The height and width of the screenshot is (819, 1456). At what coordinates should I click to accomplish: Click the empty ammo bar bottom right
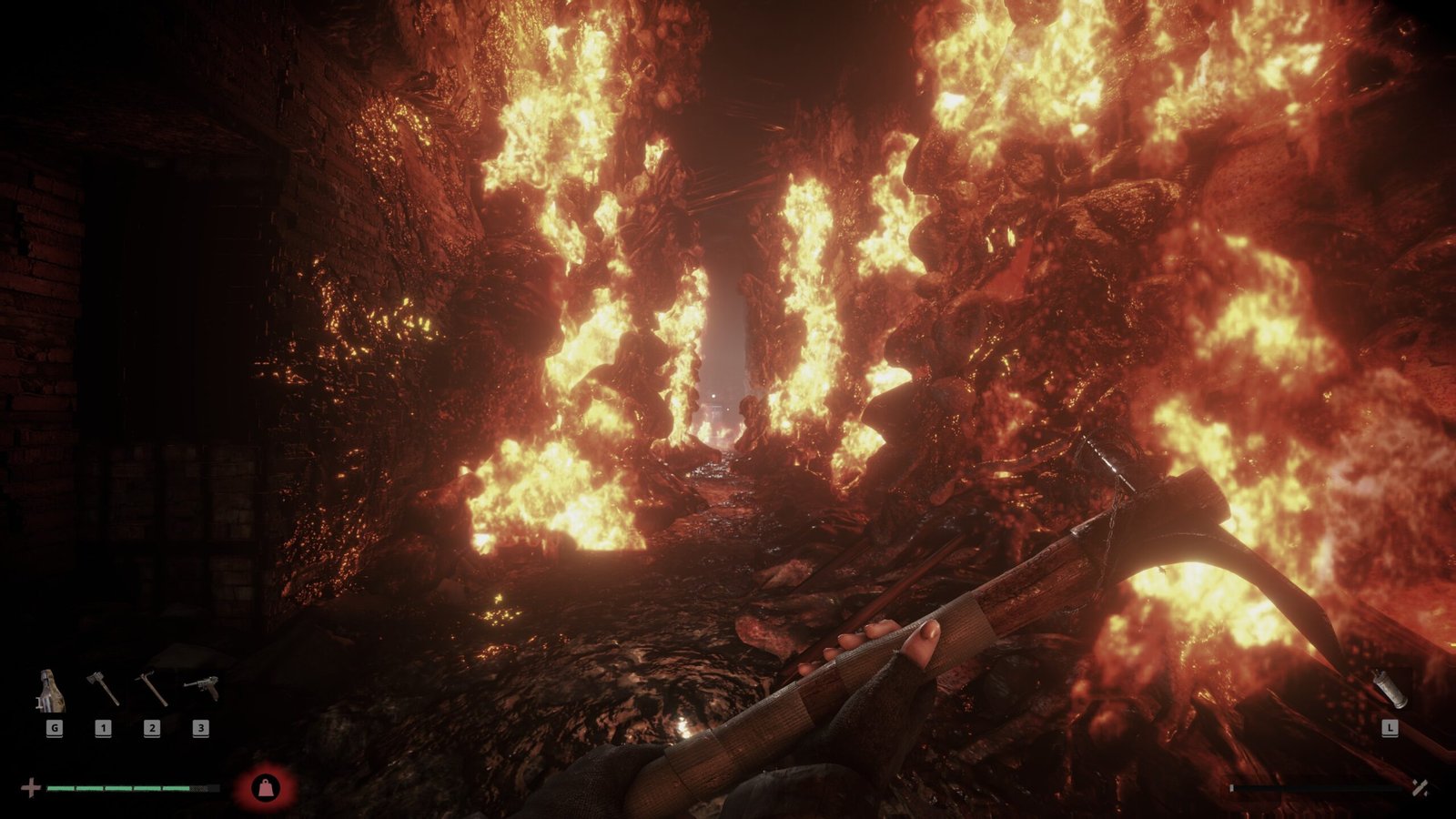pyautogui.click(x=1315, y=788)
